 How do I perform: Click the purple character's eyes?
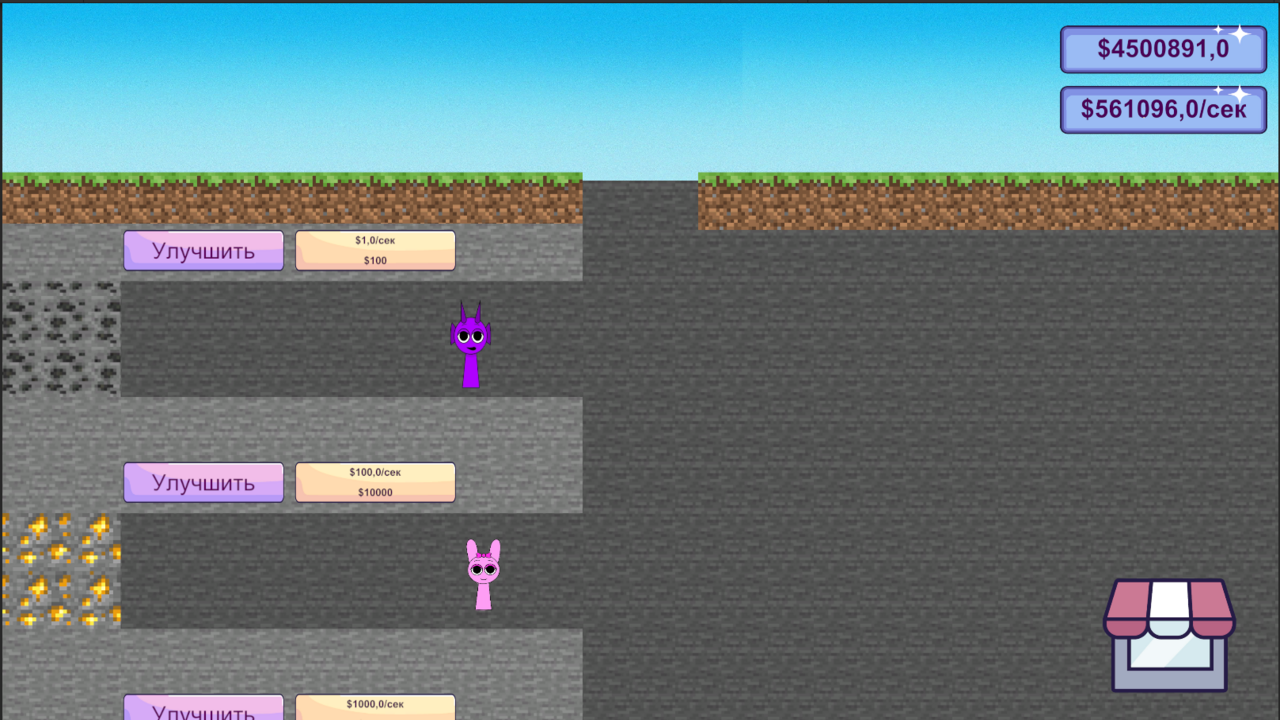click(468, 337)
